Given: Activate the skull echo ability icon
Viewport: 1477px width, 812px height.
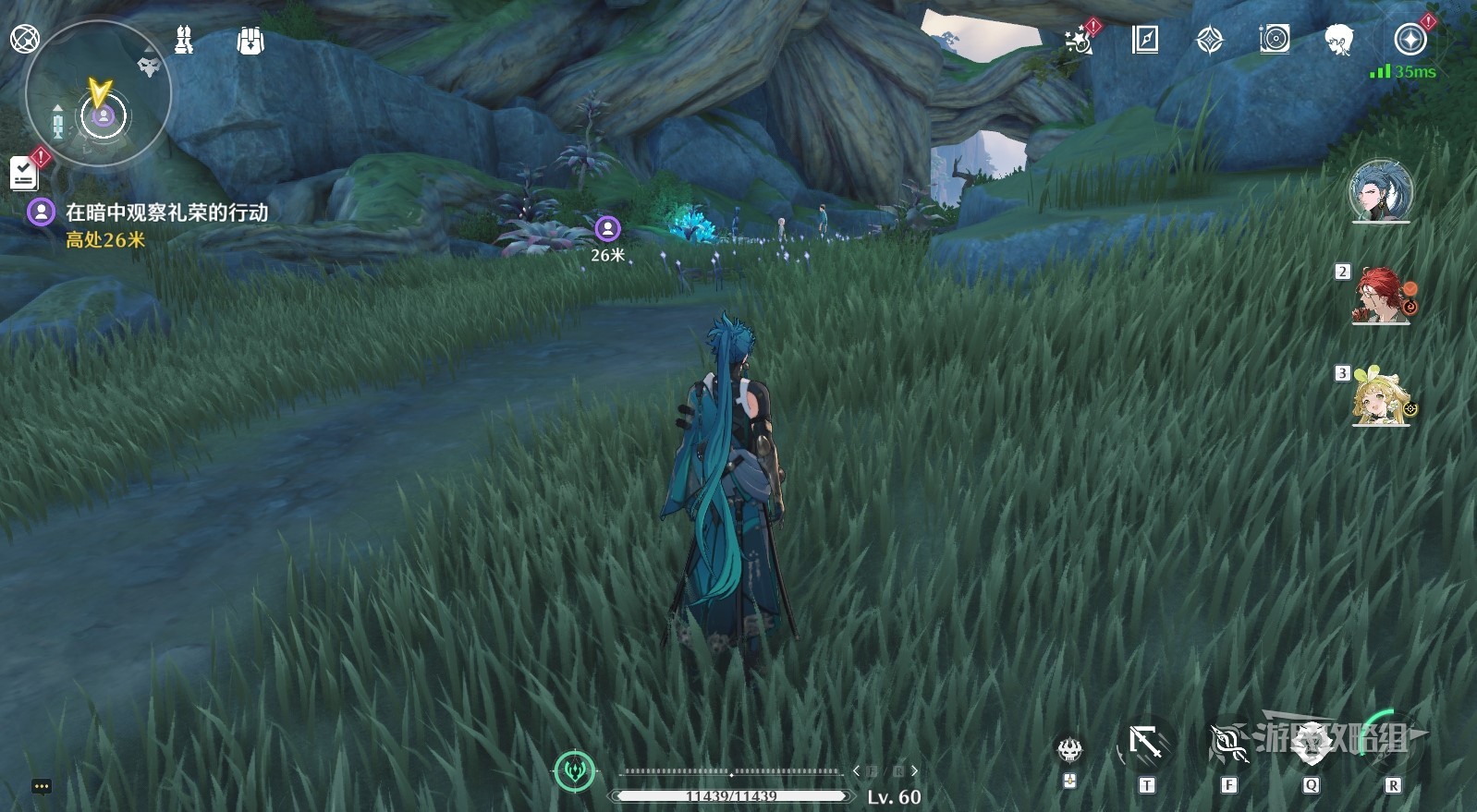Looking at the screenshot, I should coord(1069,748).
